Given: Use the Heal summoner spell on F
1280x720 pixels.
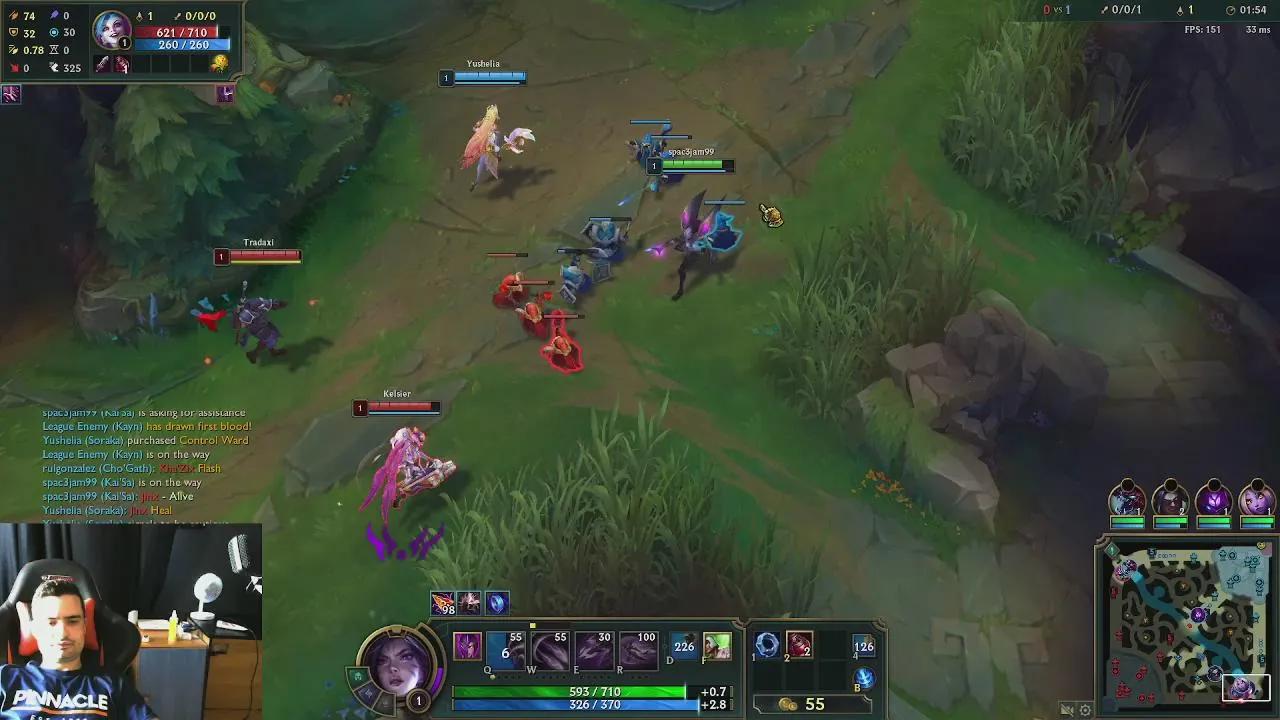Looking at the screenshot, I should click(718, 646).
